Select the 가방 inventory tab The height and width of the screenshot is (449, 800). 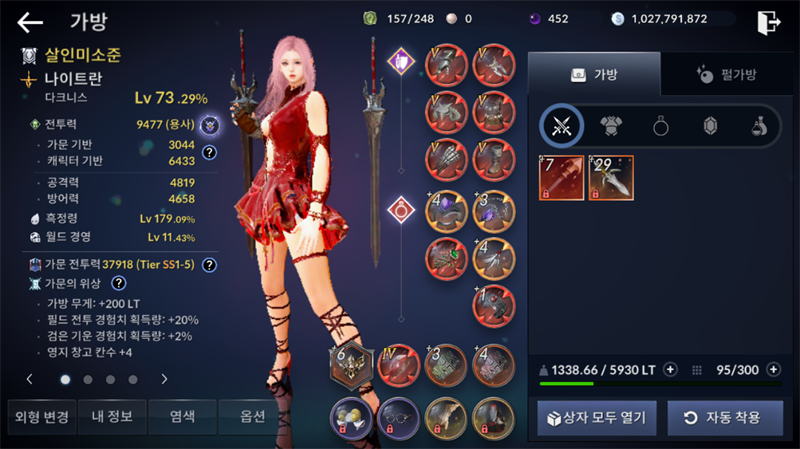pos(594,74)
